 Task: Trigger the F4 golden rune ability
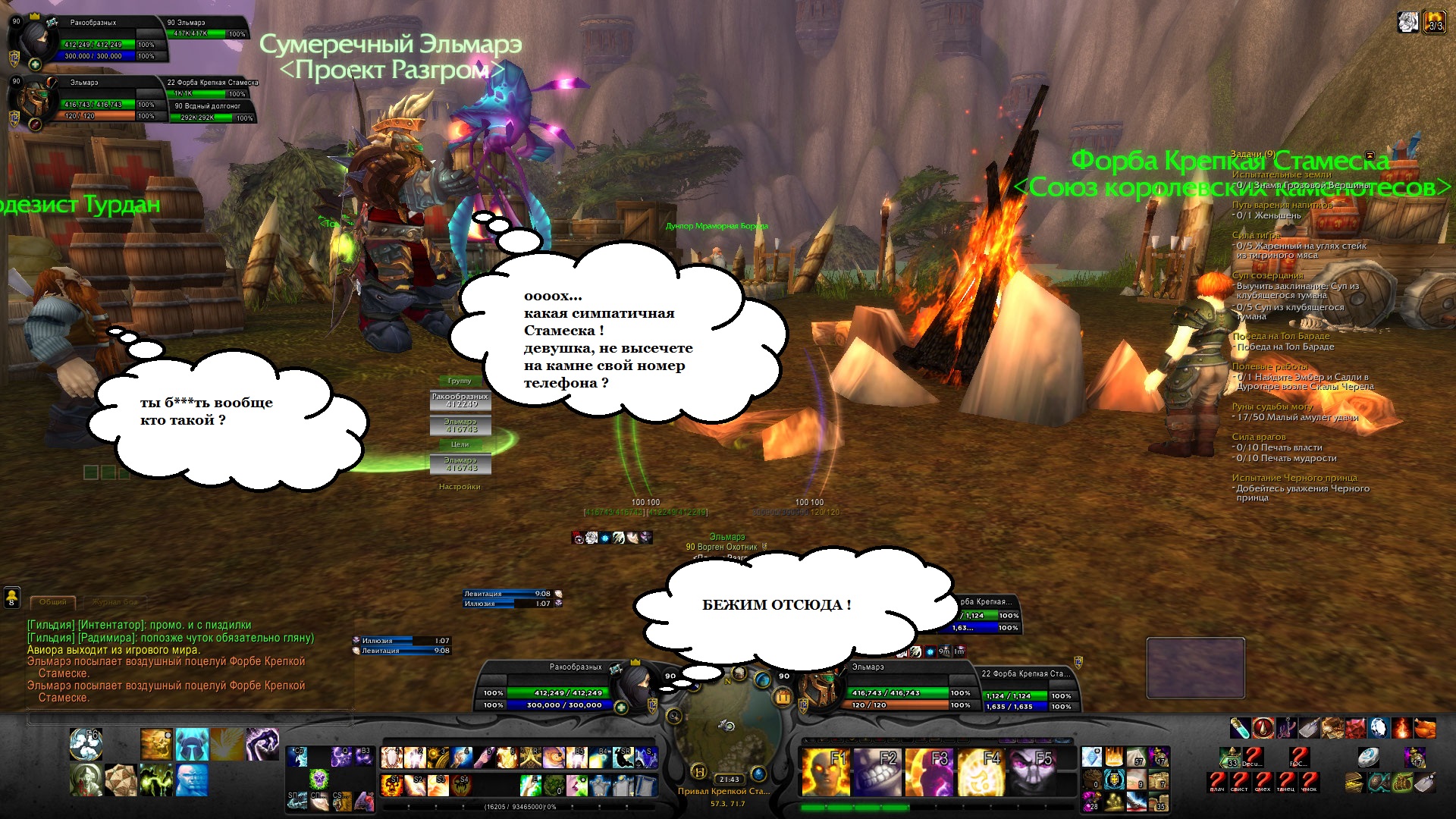(981, 771)
